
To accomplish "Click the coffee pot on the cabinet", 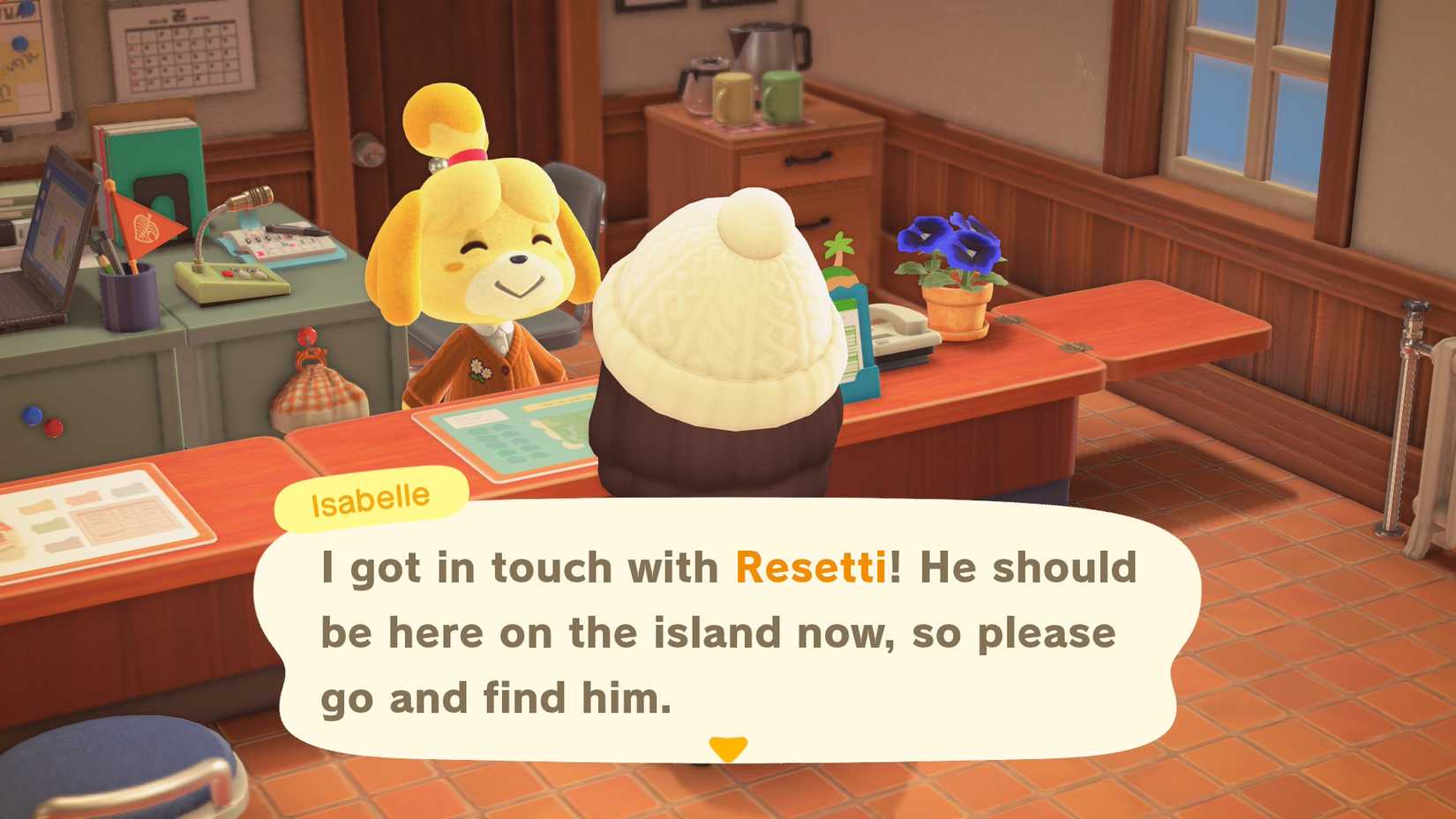I will 702,84.
